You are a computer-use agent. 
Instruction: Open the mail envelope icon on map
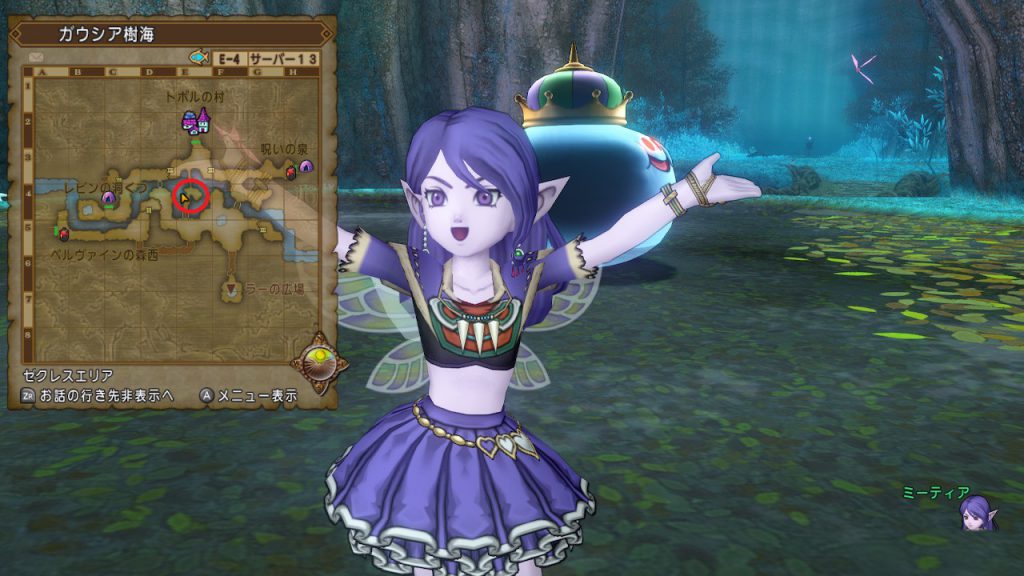36,58
